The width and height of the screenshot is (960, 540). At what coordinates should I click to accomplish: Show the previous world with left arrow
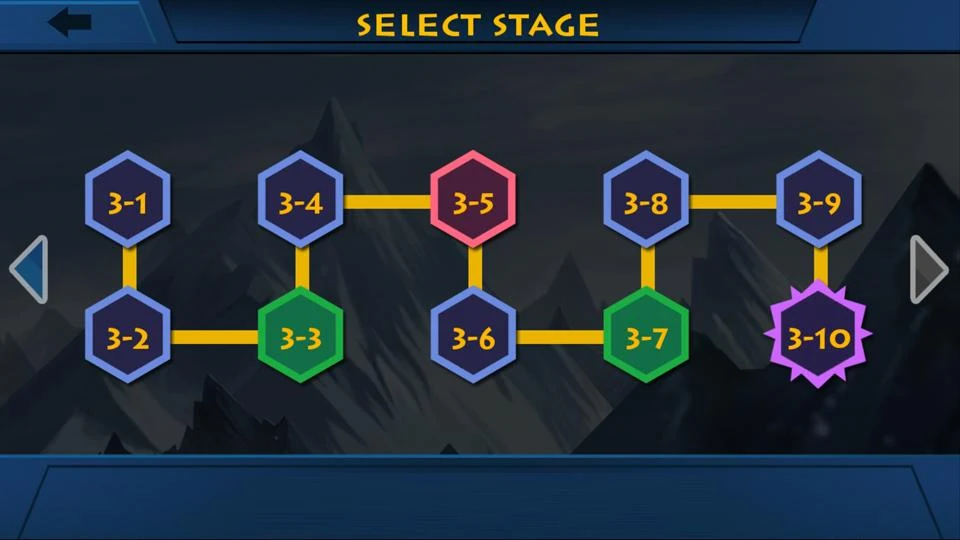28,269
